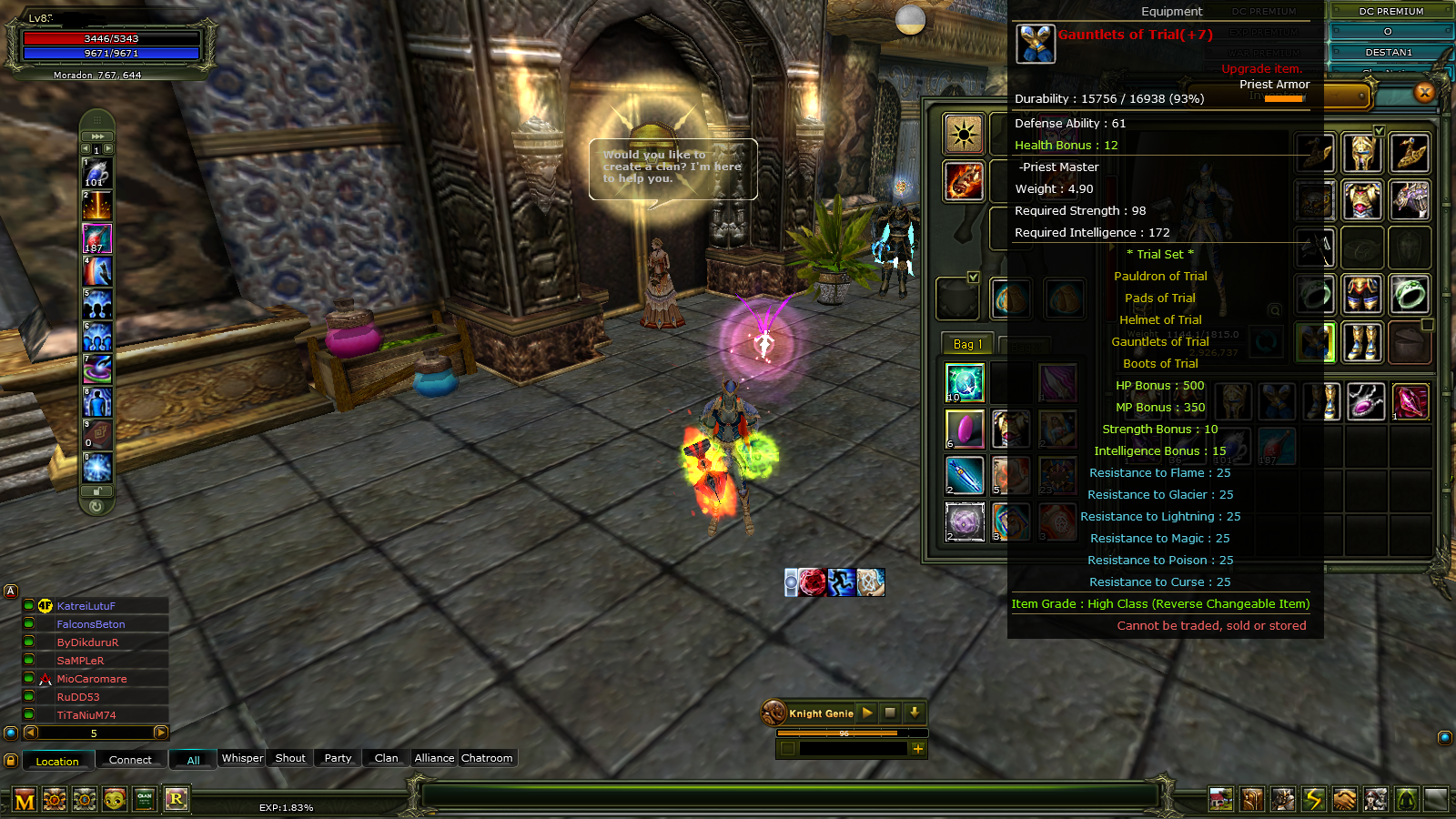Switch to the Whisper chat tab
1456x819 pixels.
point(241,758)
